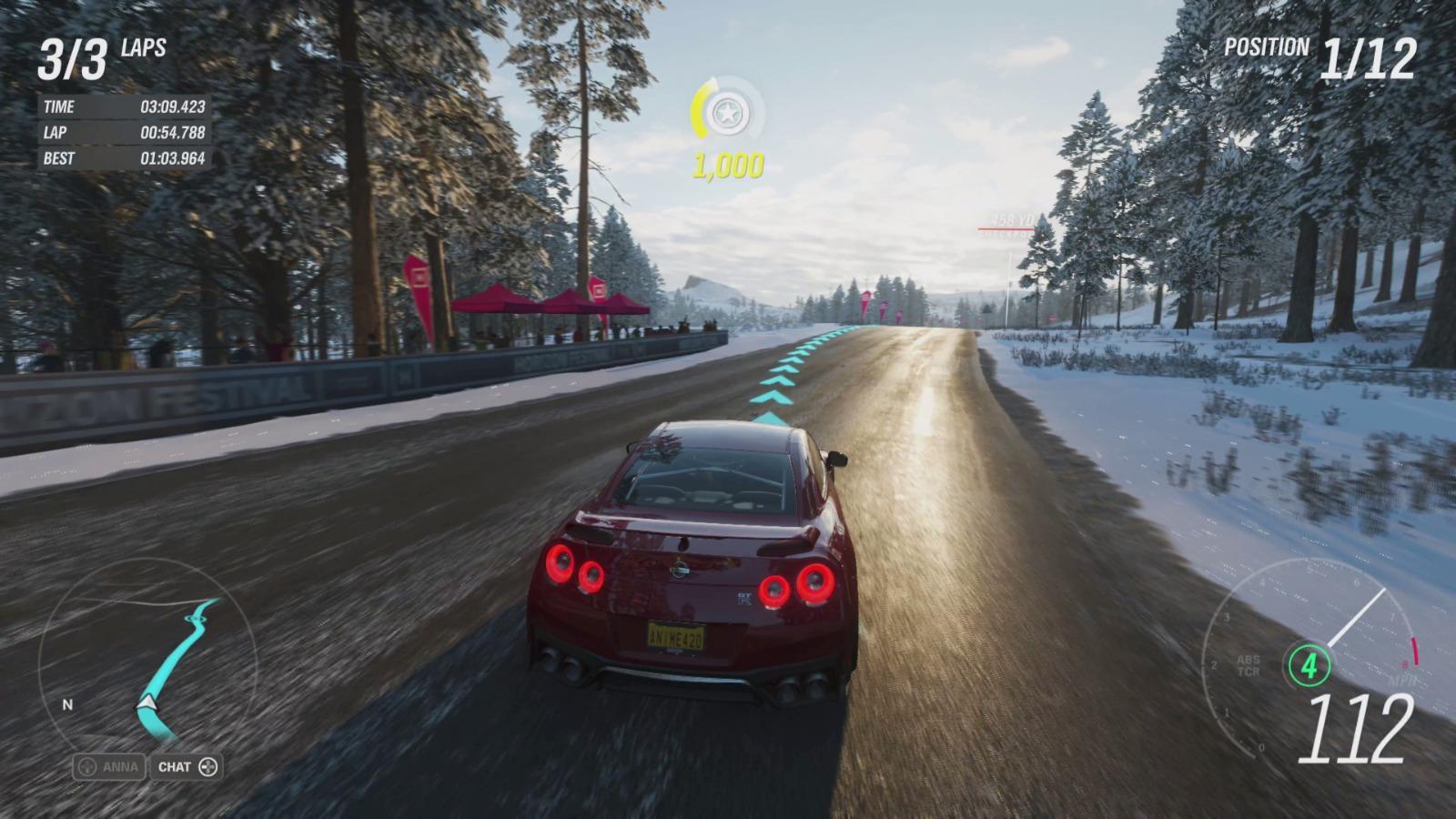Open the ANNA assistant
The height and width of the screenshot is (819, 1456).
coord(109,766)
